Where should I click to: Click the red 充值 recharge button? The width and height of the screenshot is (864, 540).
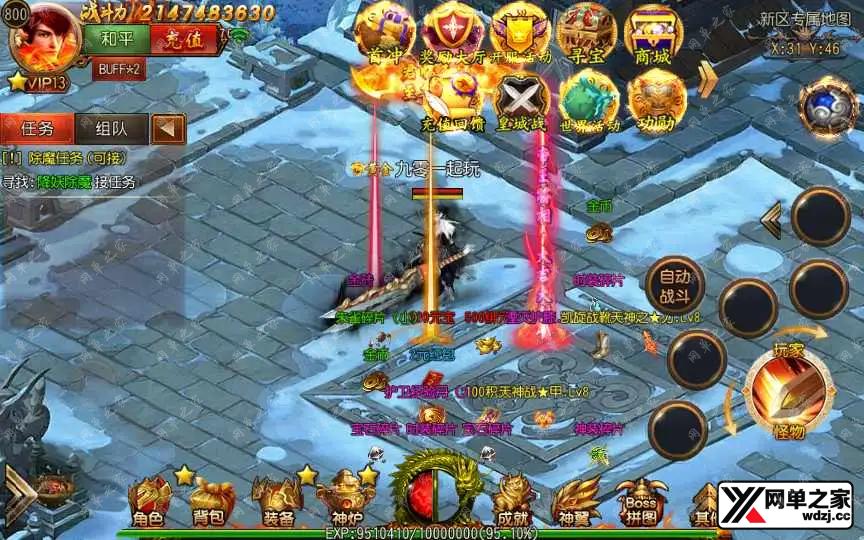point(184,41)
